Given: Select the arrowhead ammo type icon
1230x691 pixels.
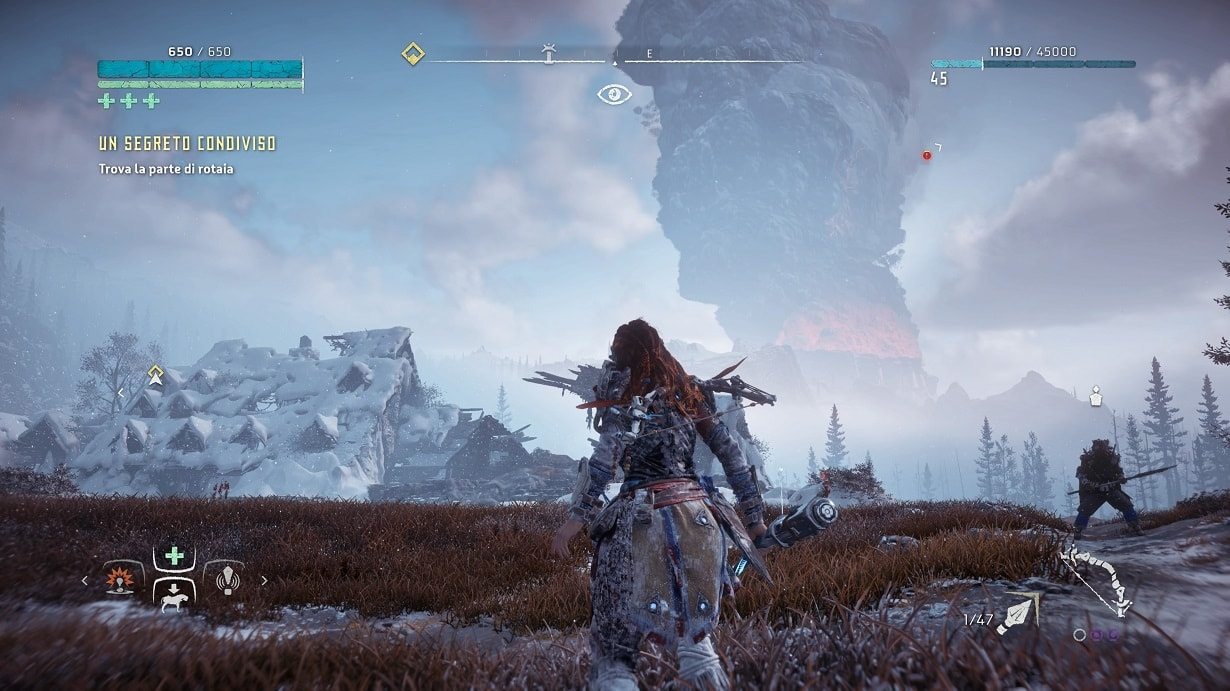Looking at the screenshot, I should pyautogui.click(x=1018, y=614).
